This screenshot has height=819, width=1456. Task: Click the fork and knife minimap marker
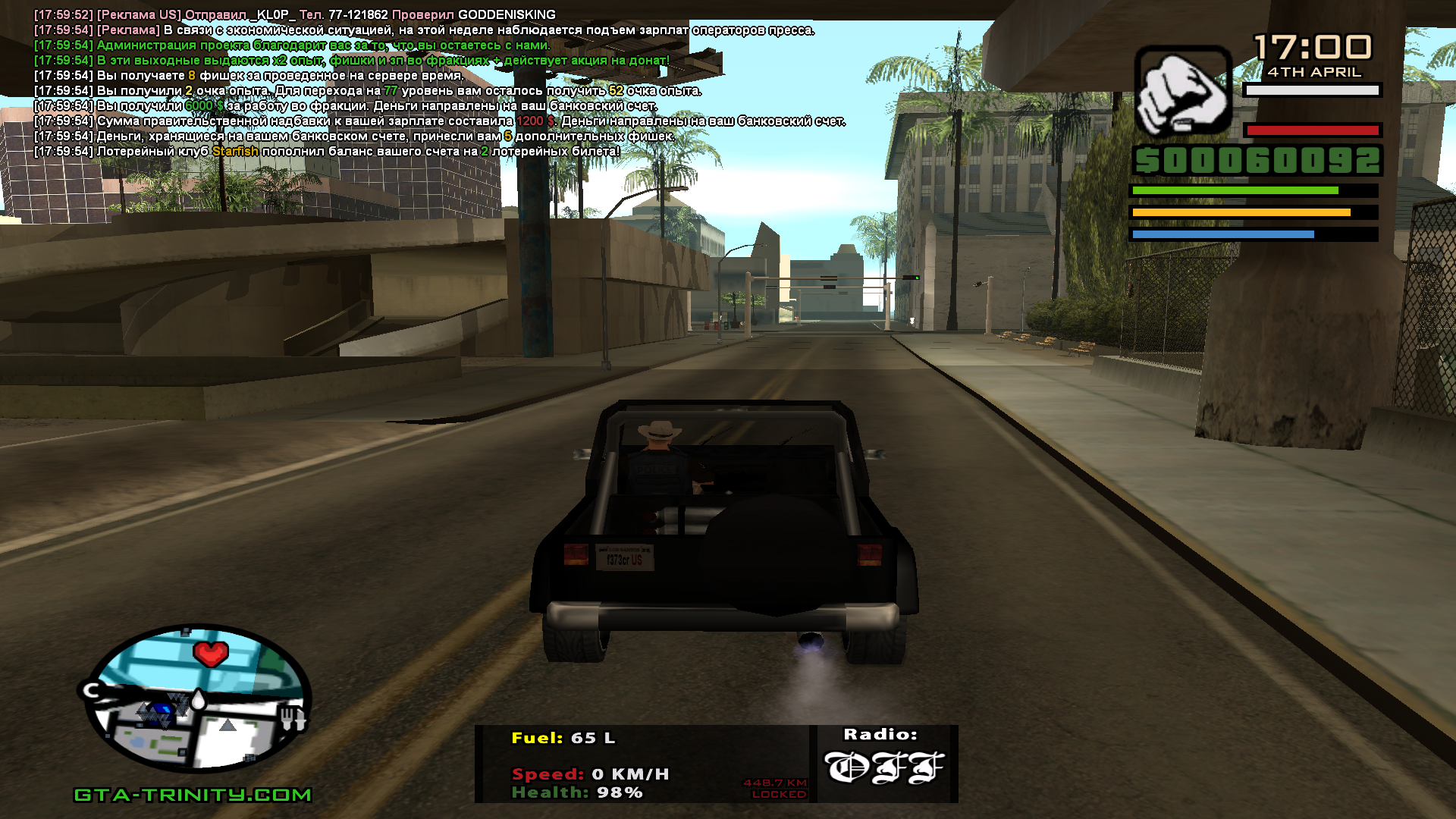point(292,717)
